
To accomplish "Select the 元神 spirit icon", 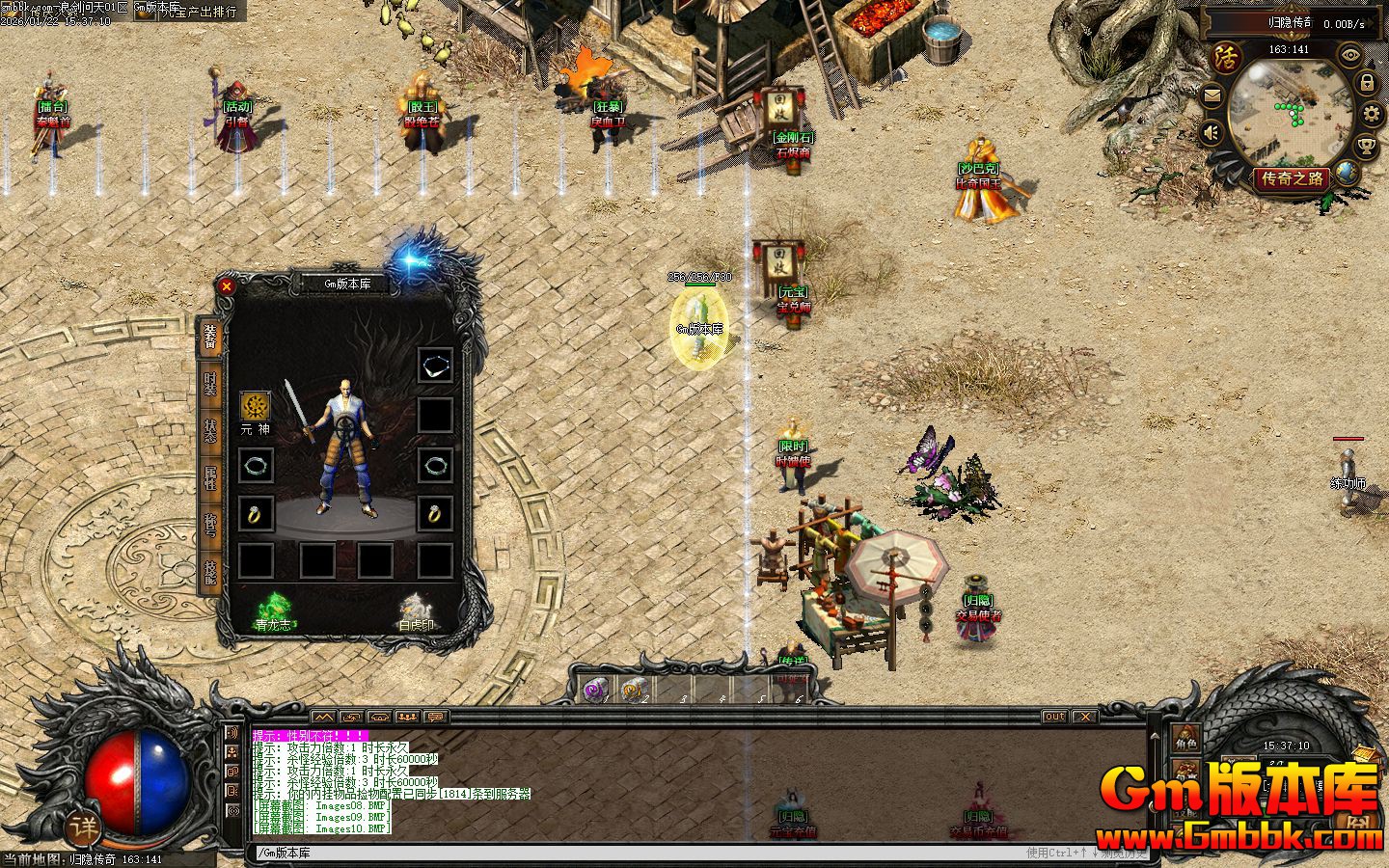I will click(255, 406).
